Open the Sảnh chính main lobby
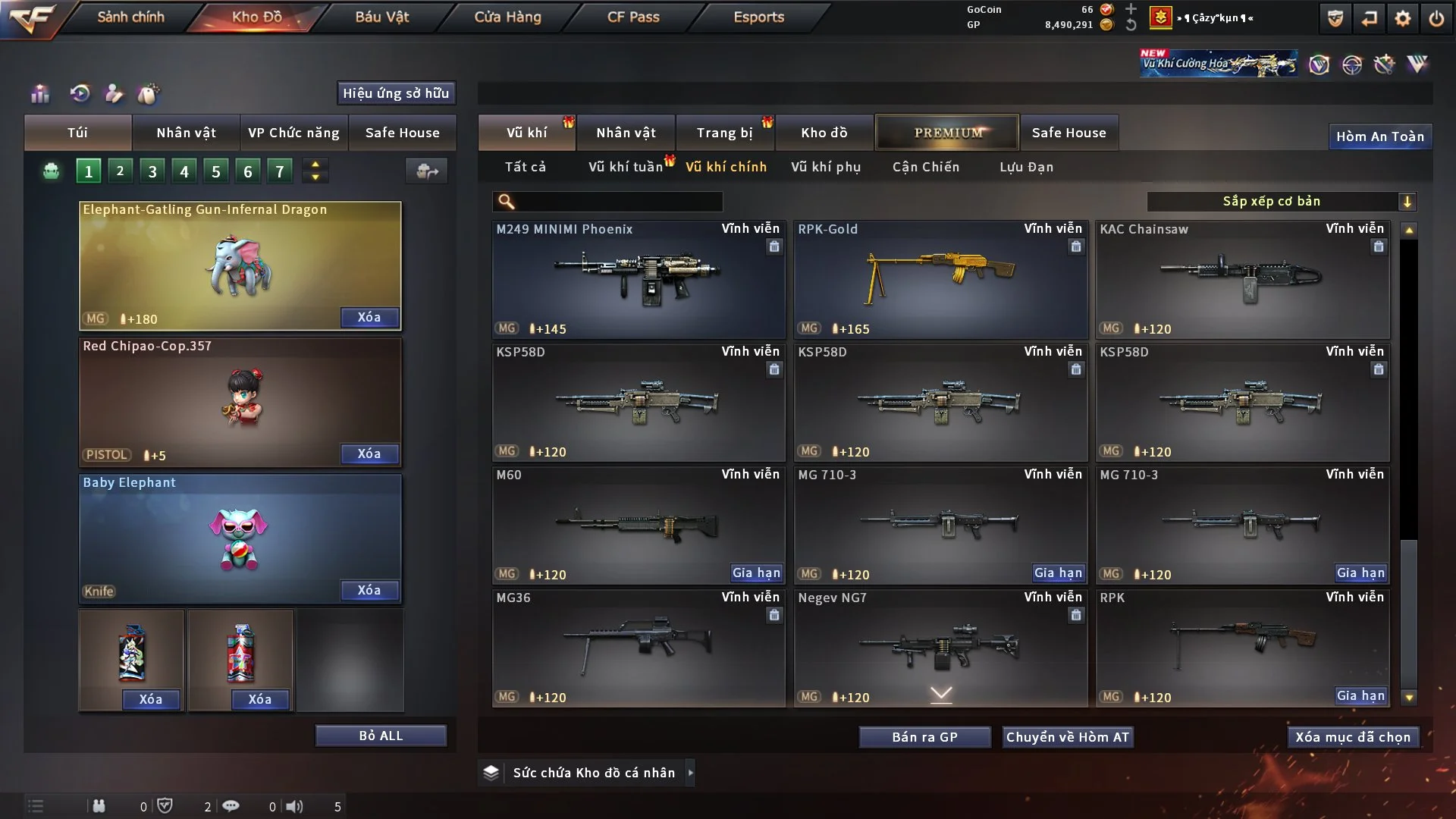Image resolution: width=1456 pixels, height=819 pixels. (x=130, y=17)
